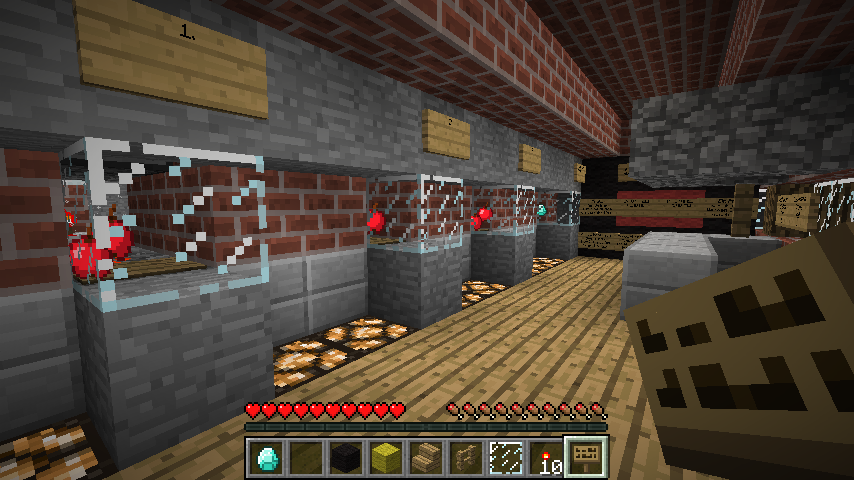Viewport: 854px width, 480px height.
Task: Select the diamond in the hotbar
Action: point(267,458)
